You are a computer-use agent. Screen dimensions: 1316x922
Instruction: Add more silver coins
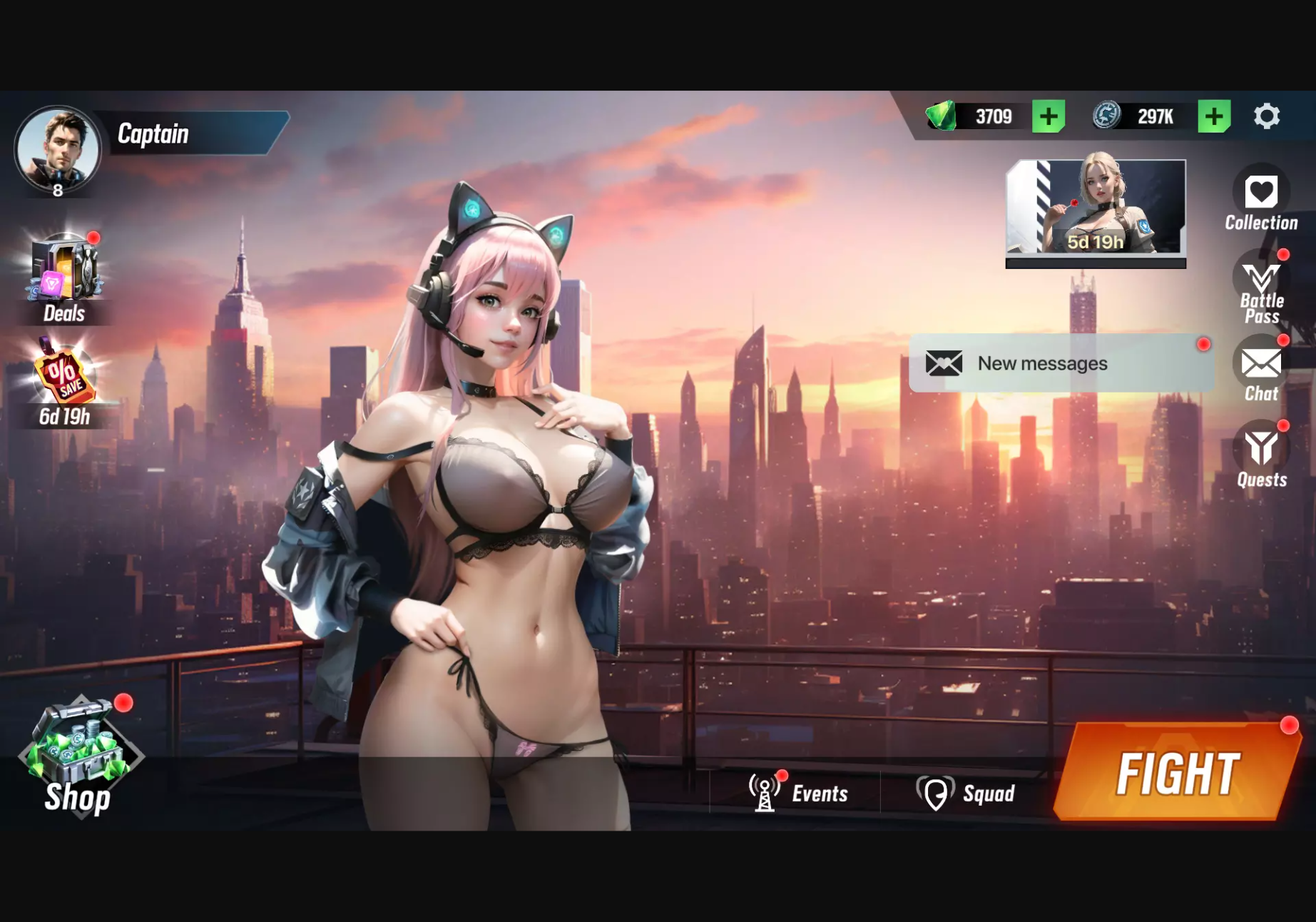pyautogui.click(x=1214, y=116)
